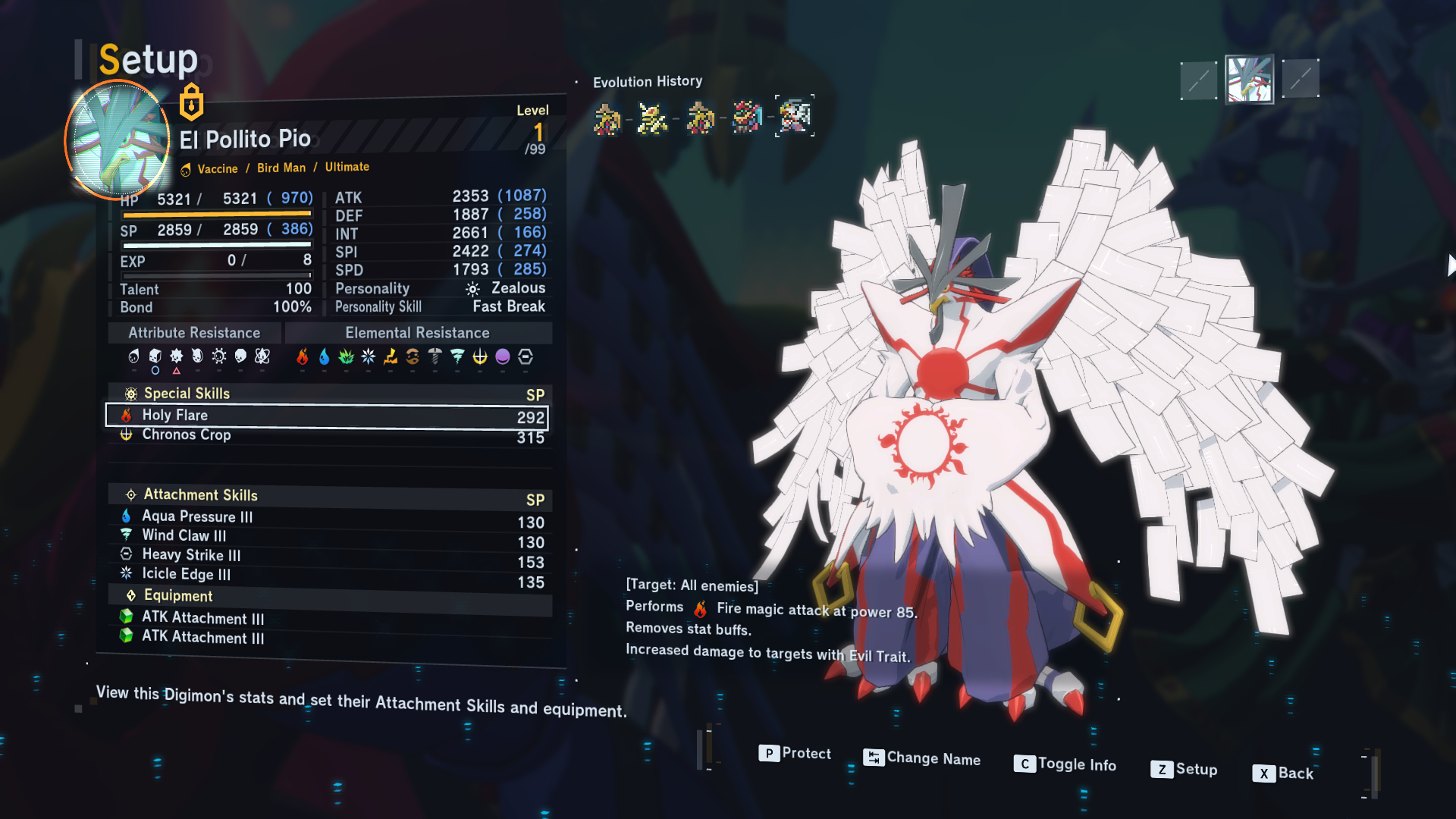Click the first evolution history sprite
The height and width of the screenshot is (819, 1456).
click(x=607, y=119)
